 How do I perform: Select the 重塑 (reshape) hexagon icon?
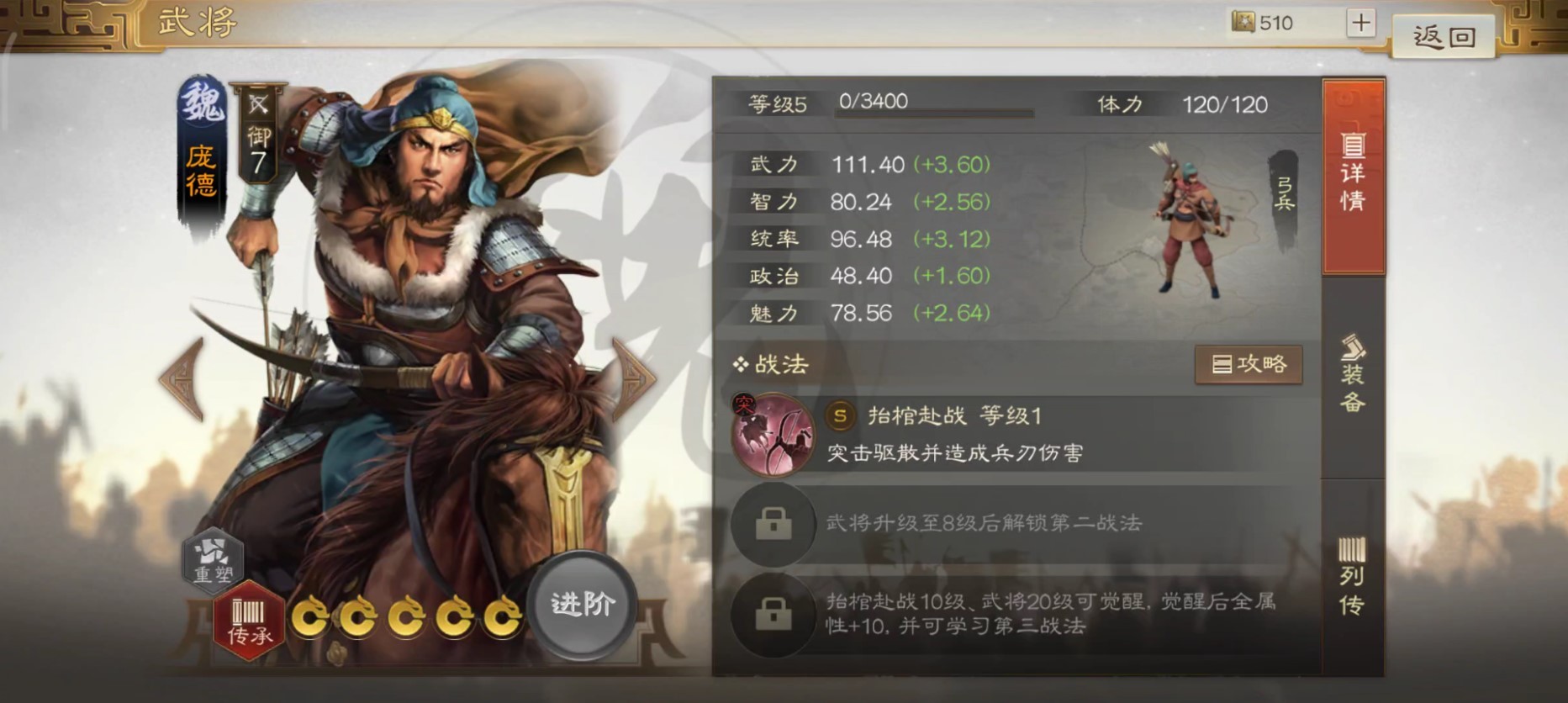pyautogui.click(x=213, y=562)
